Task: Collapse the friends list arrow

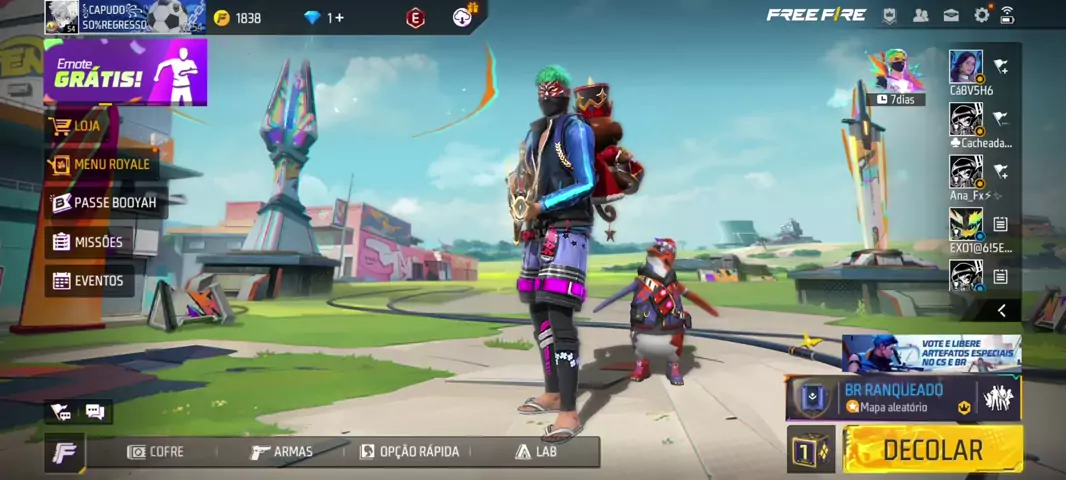Action: [1001, 311]
